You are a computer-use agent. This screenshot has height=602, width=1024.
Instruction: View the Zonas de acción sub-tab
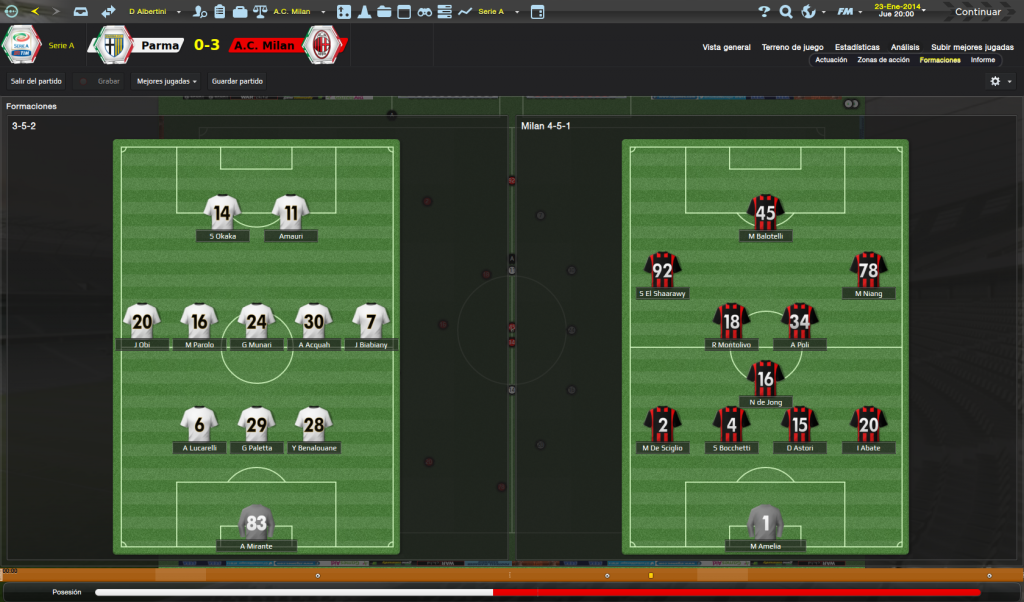coord(883,60)
